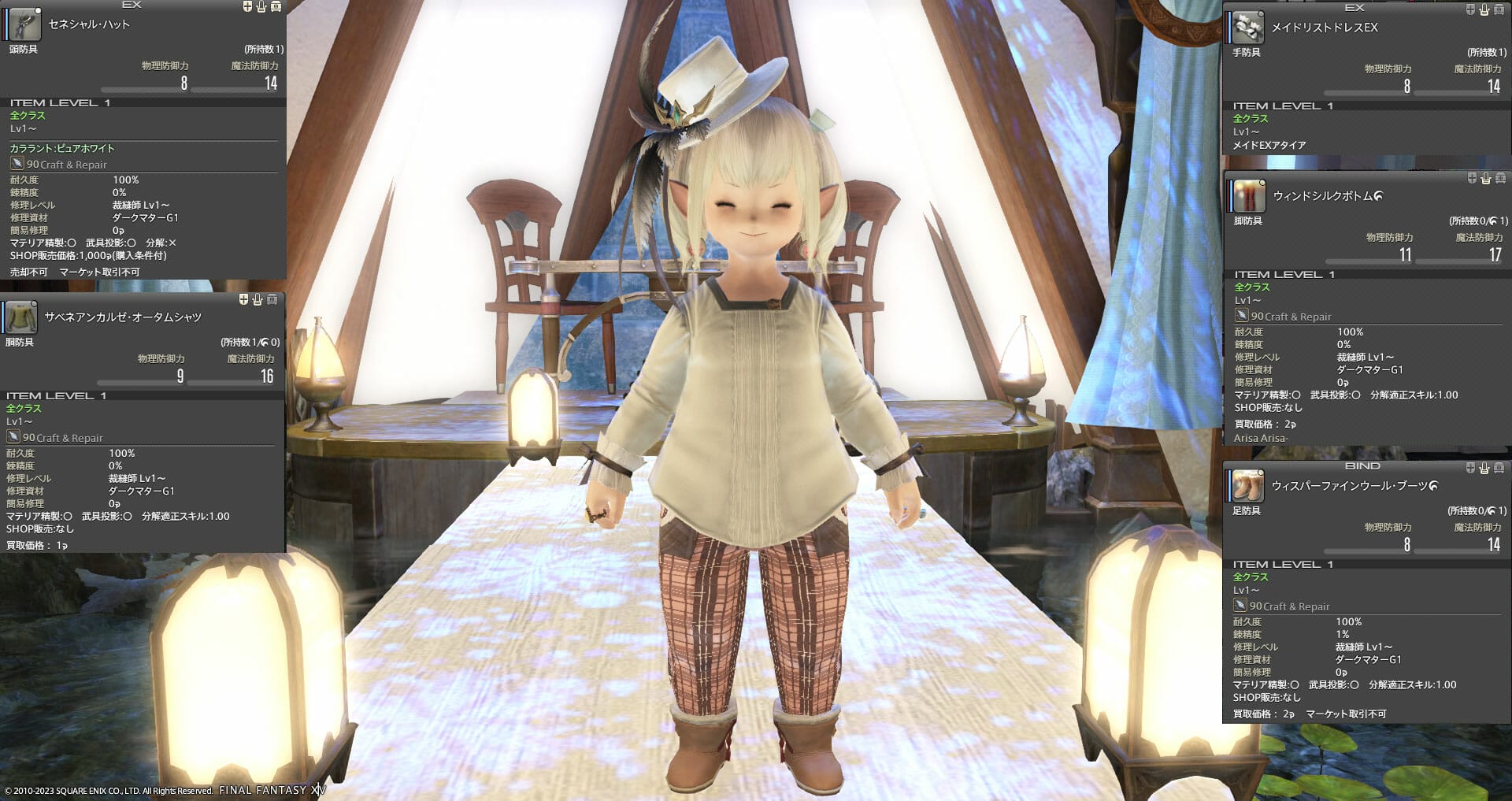Select the try-on chair icon on ウィンドシルクボトム tooltip
1512x801 pixels.
[x=1484, y=180]
